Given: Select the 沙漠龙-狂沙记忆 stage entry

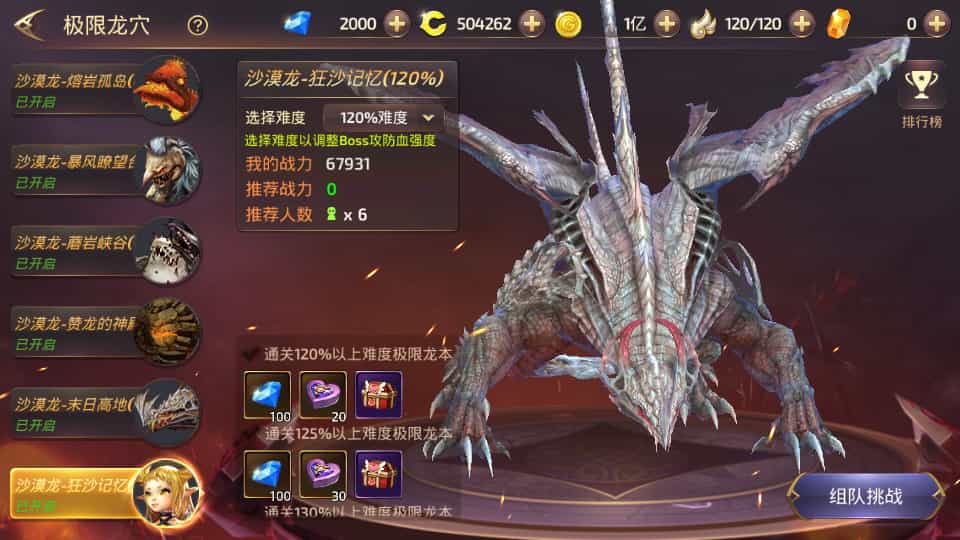Looking at the screenshot, I should [x=100, y=493].
